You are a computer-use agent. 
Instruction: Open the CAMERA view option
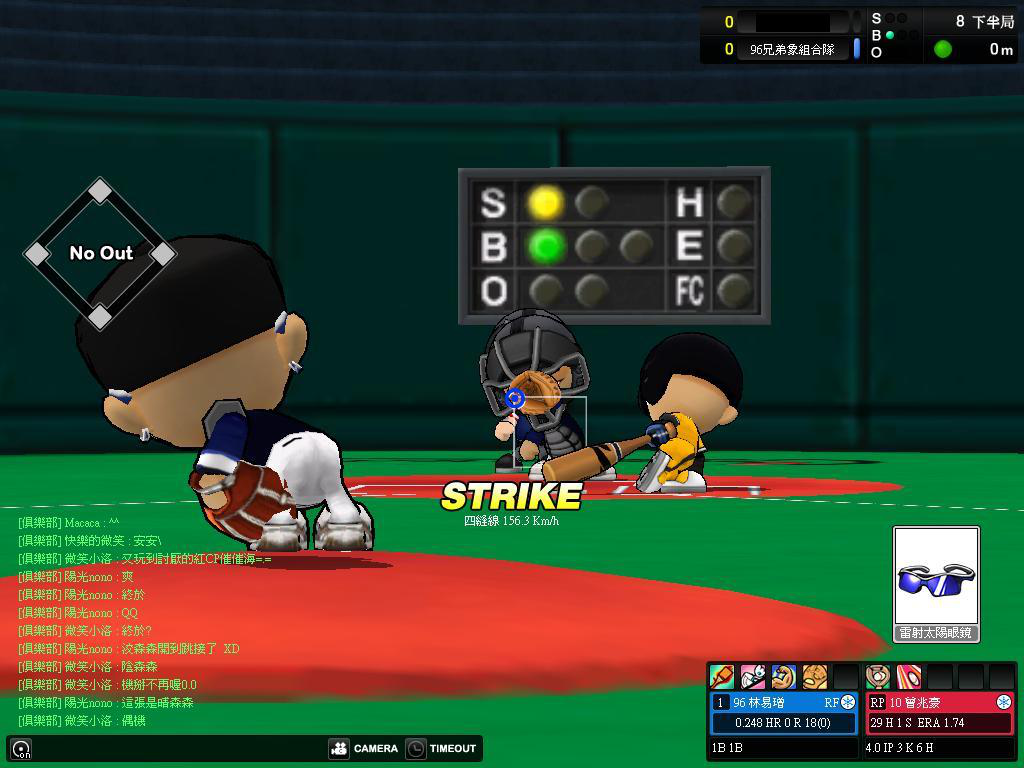pyautogui.click(x=363, y=748)
